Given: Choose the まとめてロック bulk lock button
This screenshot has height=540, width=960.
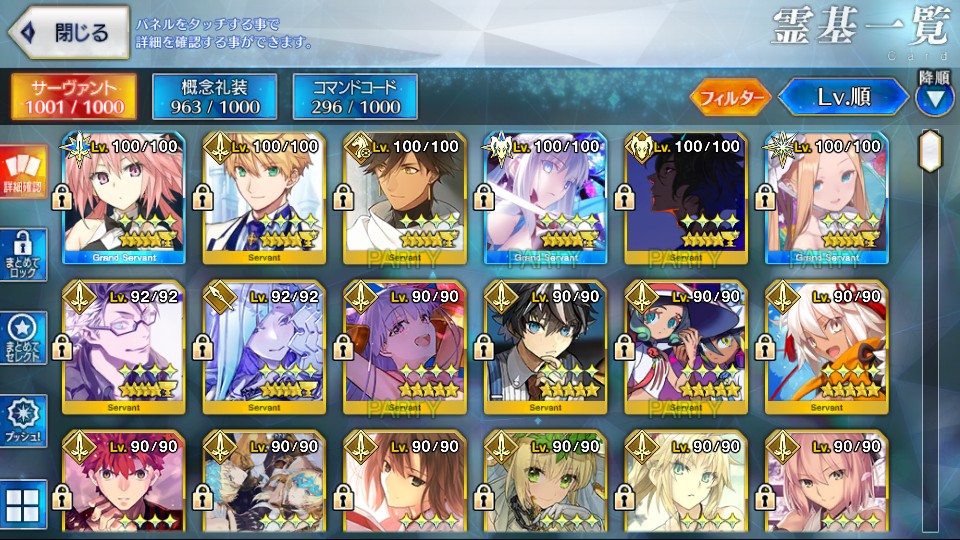Looking at the screenshot, I should (x=22, y=255).
